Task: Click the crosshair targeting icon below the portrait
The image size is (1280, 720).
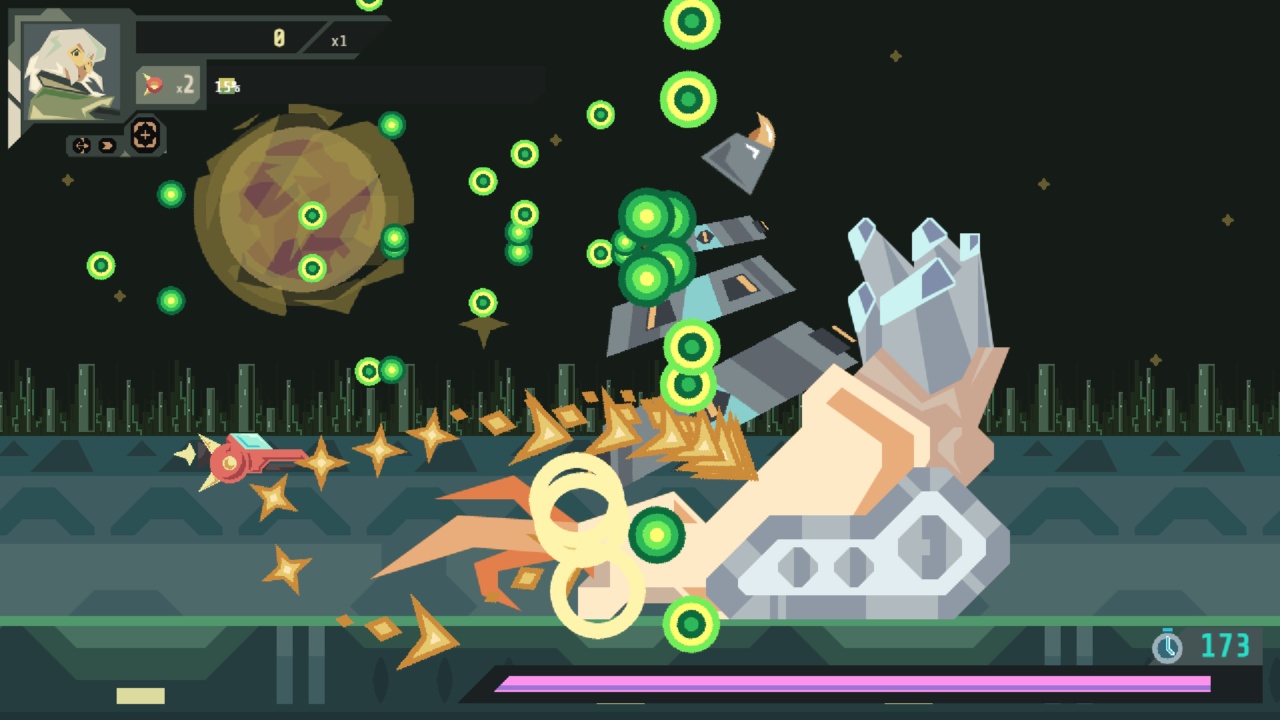Action: [145, 136]
